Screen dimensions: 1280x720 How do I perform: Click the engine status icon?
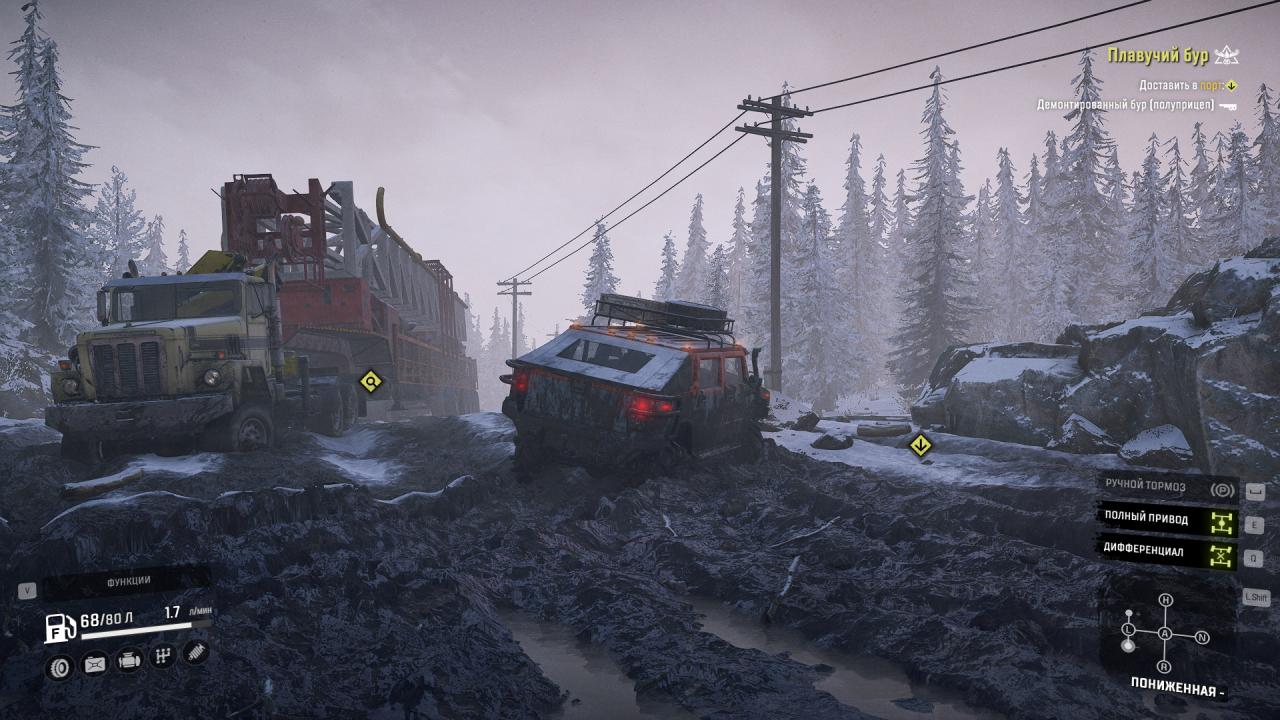pos(129,661)
